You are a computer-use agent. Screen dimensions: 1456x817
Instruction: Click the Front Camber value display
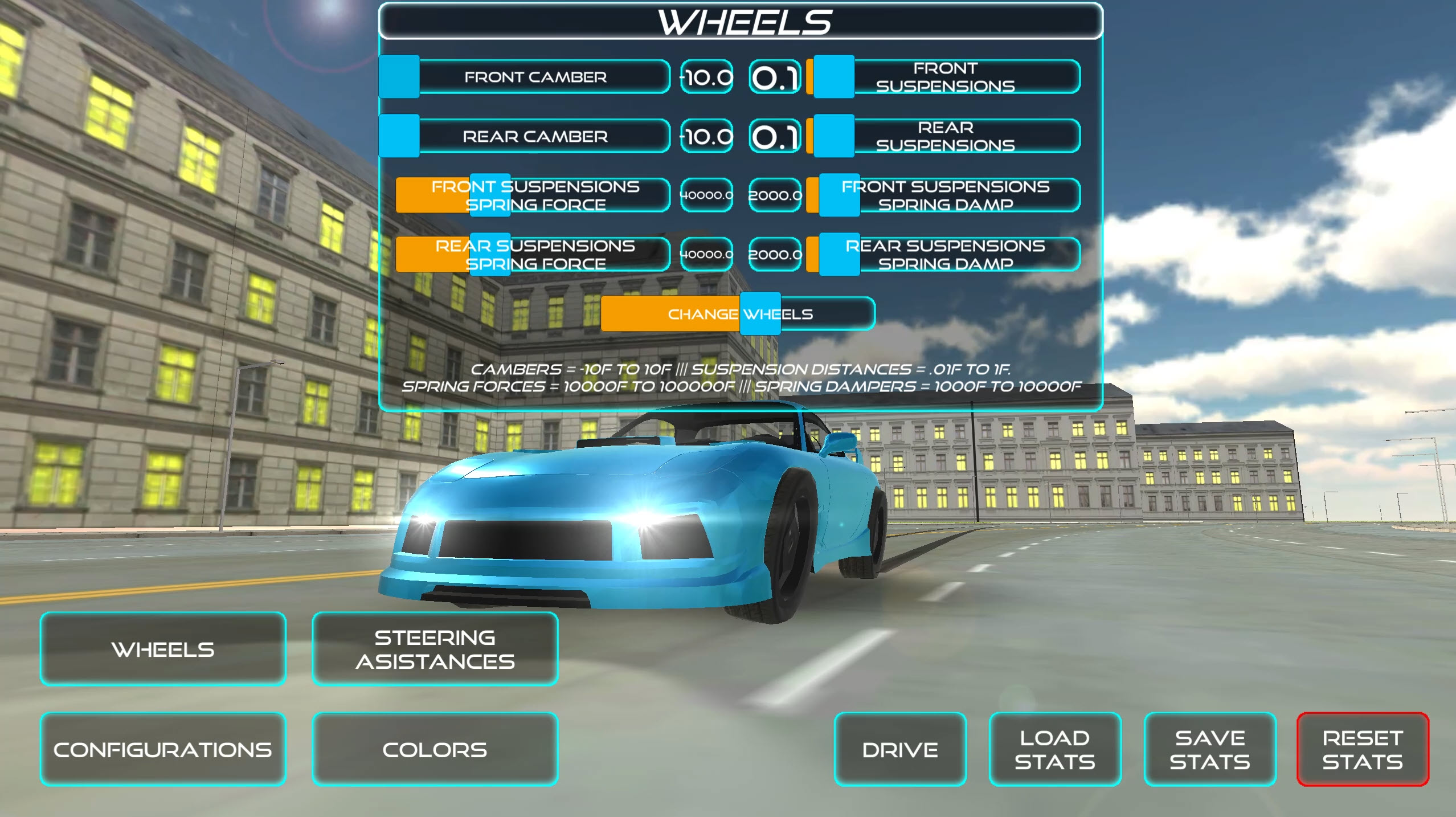point(706,77)
